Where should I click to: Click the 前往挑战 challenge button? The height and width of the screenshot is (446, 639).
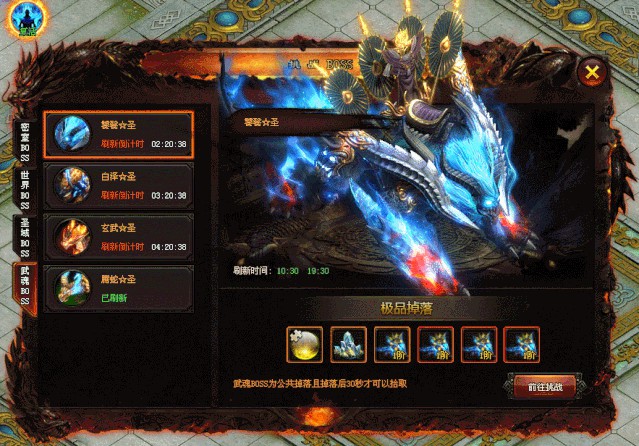(x=537, y=387)
